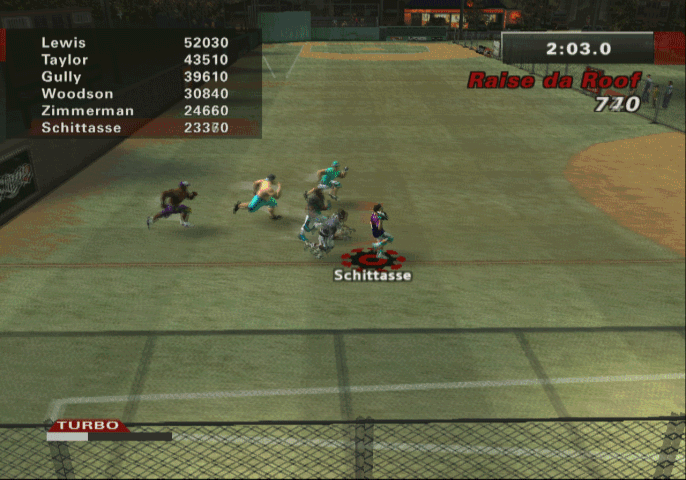Click the Schittasse name tag under the player marker

372,276
